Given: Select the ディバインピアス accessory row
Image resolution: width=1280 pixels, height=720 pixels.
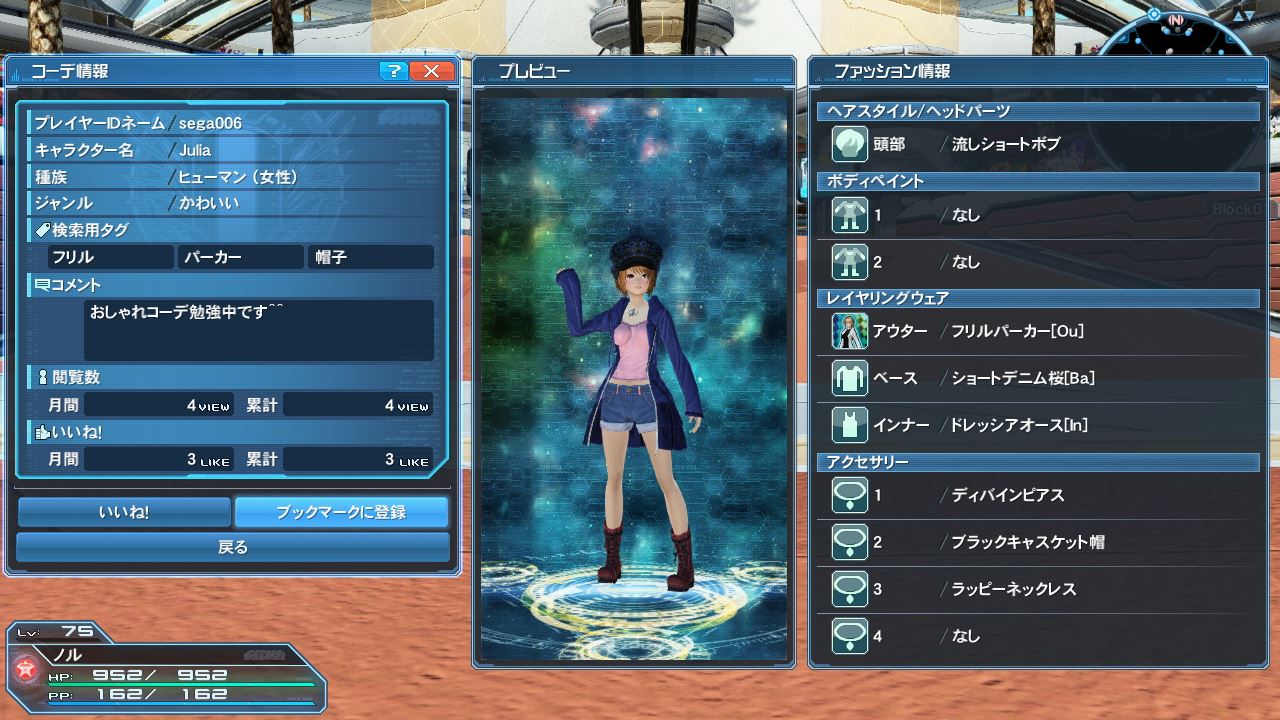Looking at the screenshot, I should (x=1040, y=495).
